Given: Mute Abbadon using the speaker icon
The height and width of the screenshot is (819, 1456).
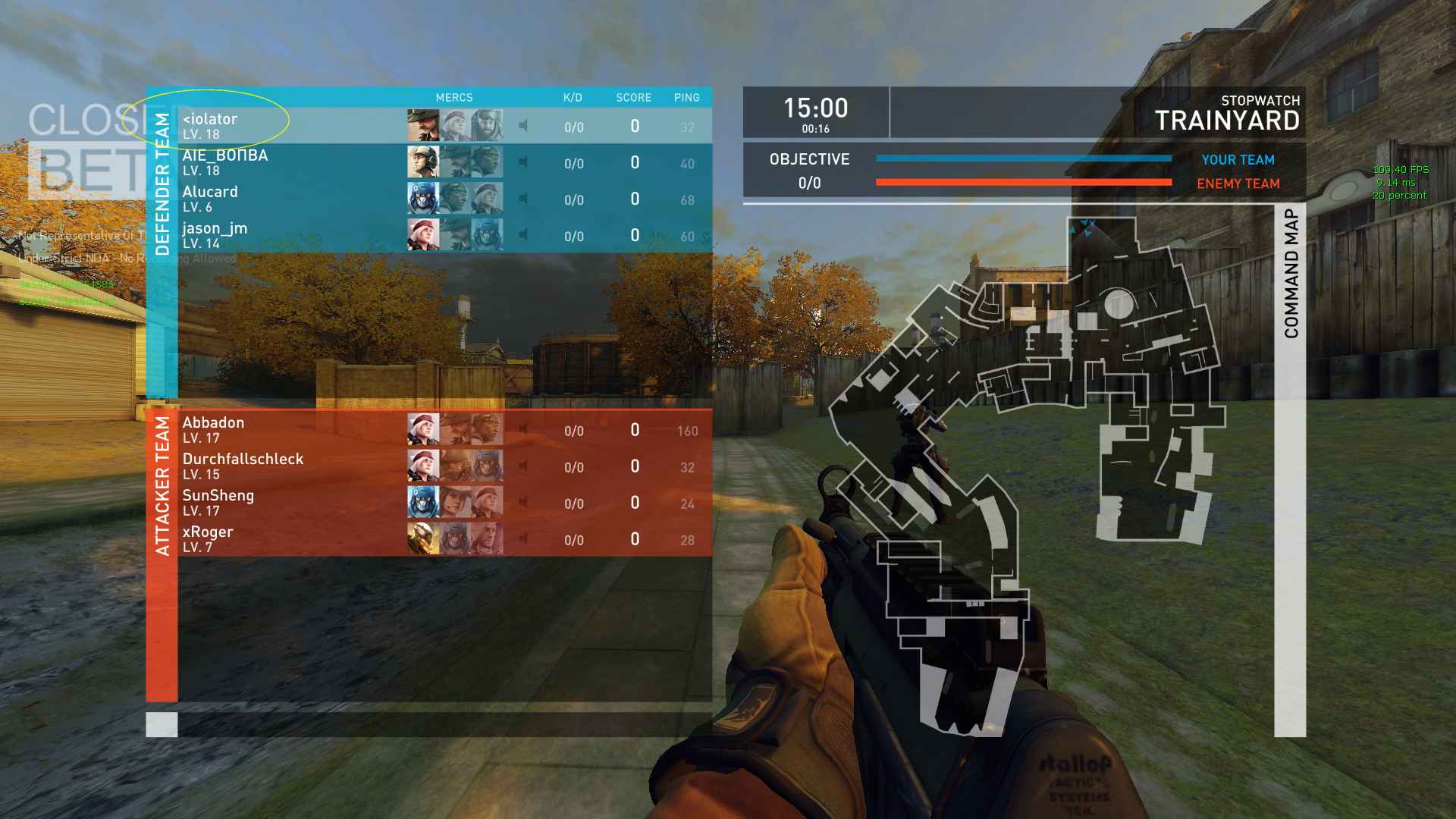Looking at the screenshot, I should tap(523, 430).
